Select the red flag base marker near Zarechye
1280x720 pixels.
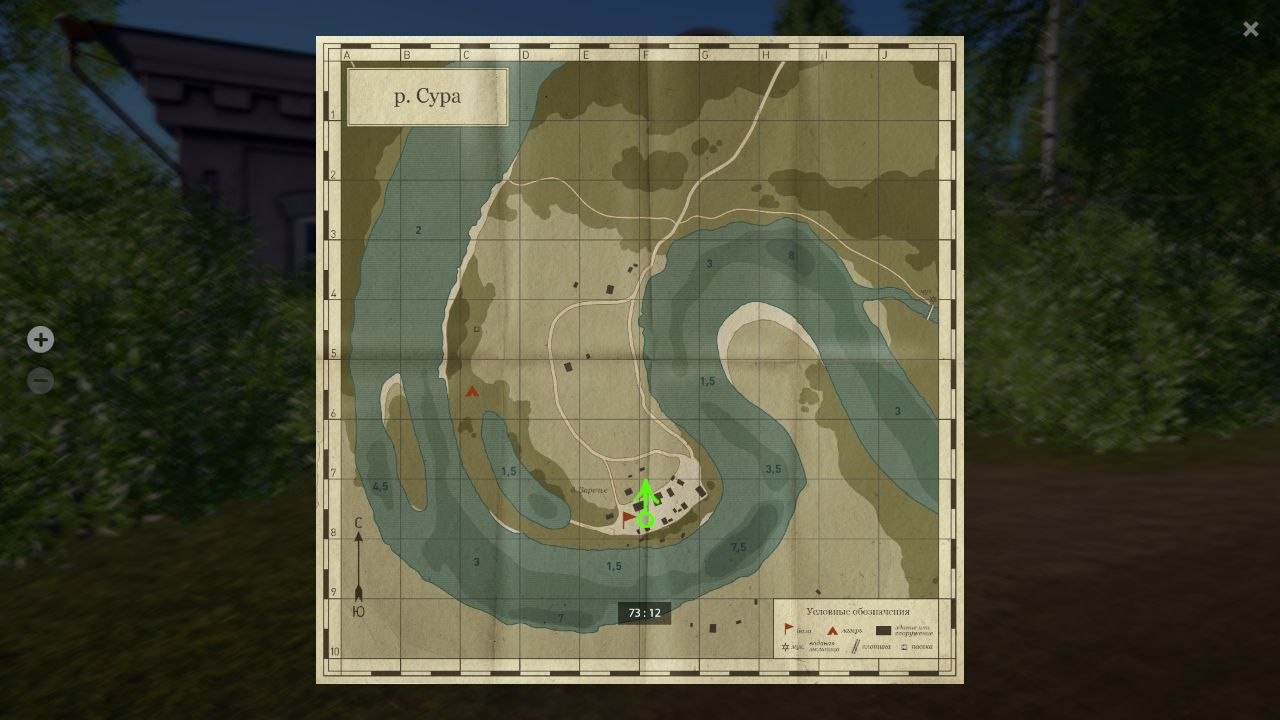[x=628, y=518]
